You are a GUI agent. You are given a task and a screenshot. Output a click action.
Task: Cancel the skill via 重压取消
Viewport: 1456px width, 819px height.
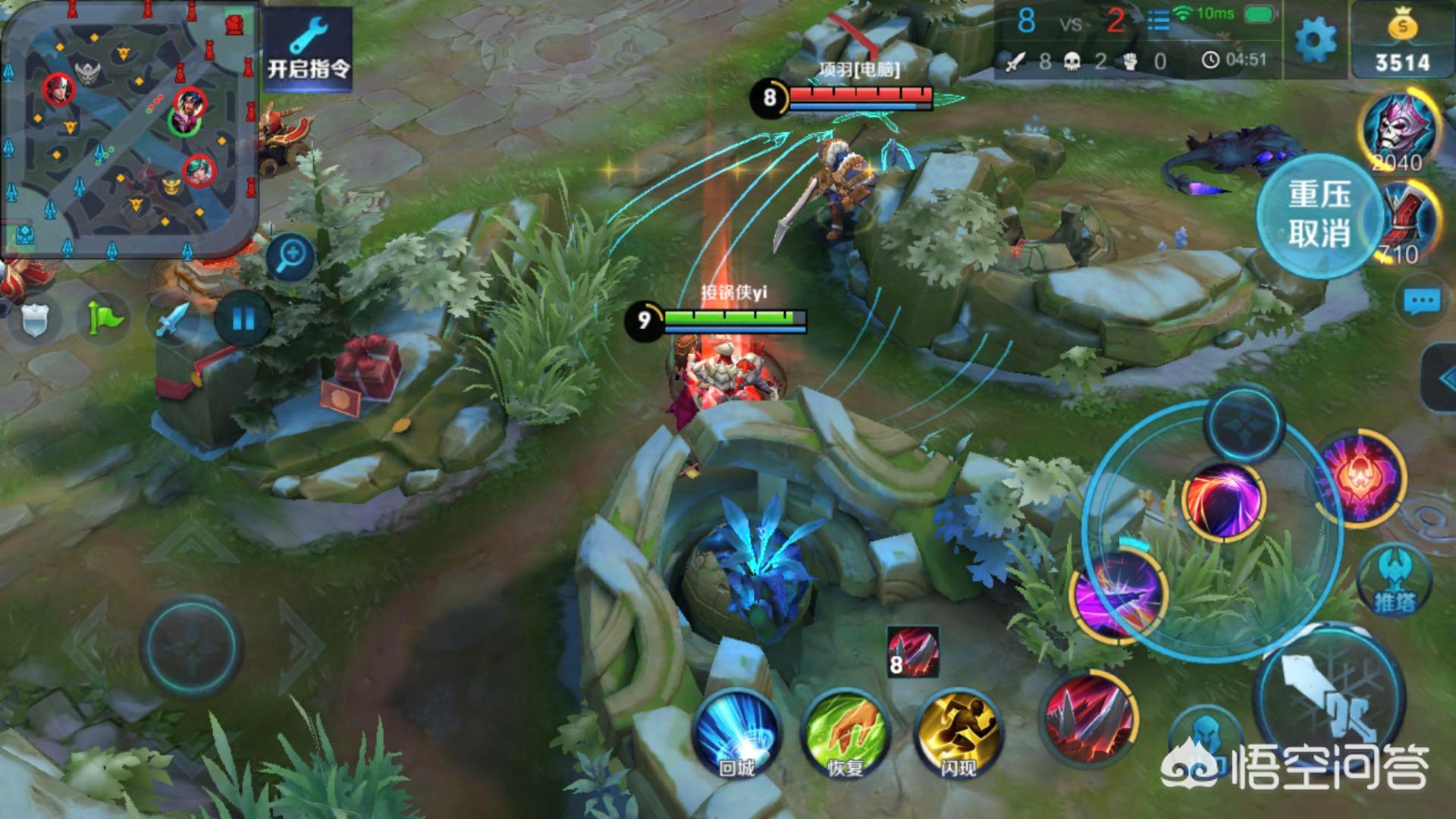(1319, 215)
